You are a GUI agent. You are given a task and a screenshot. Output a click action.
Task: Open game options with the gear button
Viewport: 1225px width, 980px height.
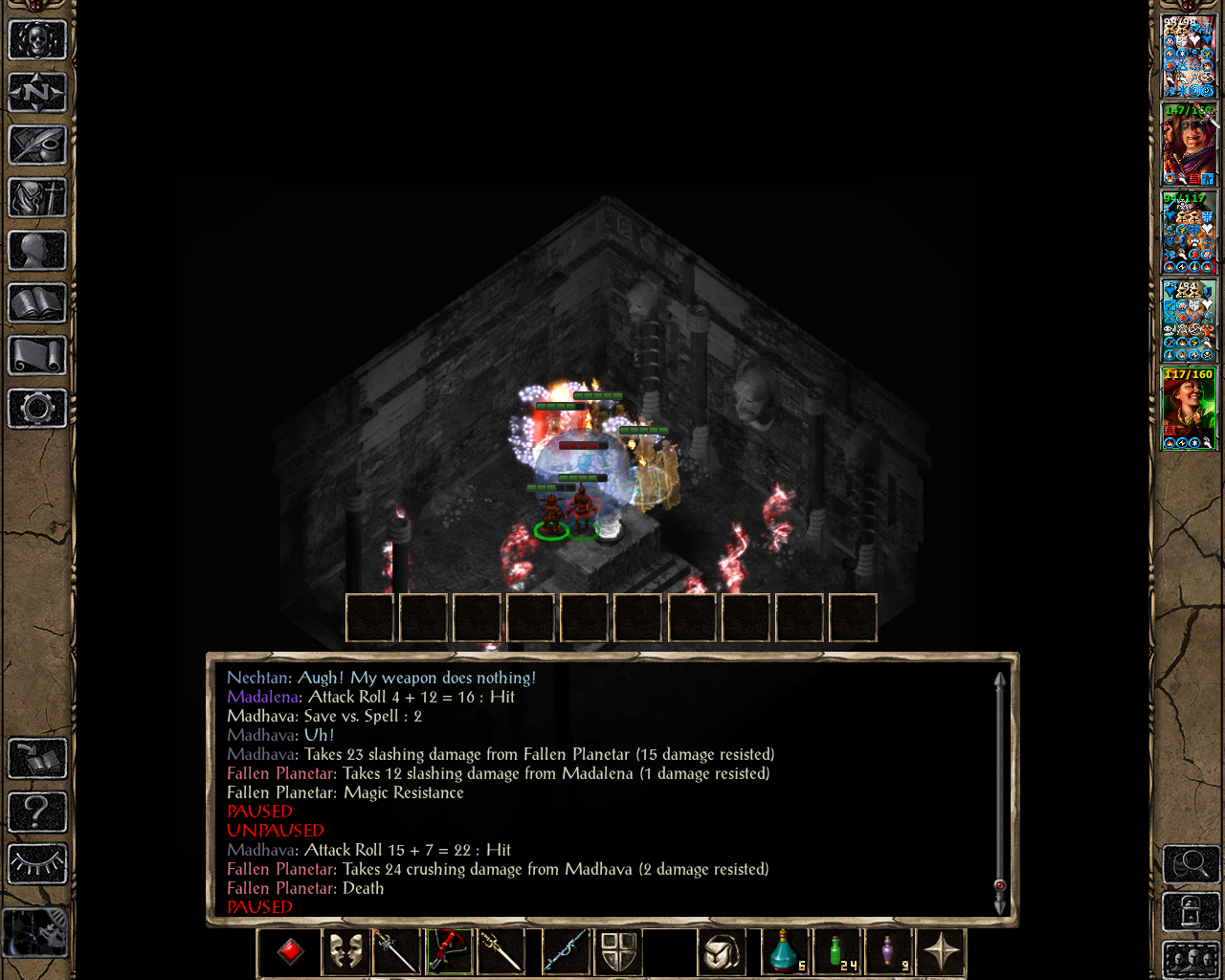(x=37, y=409)
